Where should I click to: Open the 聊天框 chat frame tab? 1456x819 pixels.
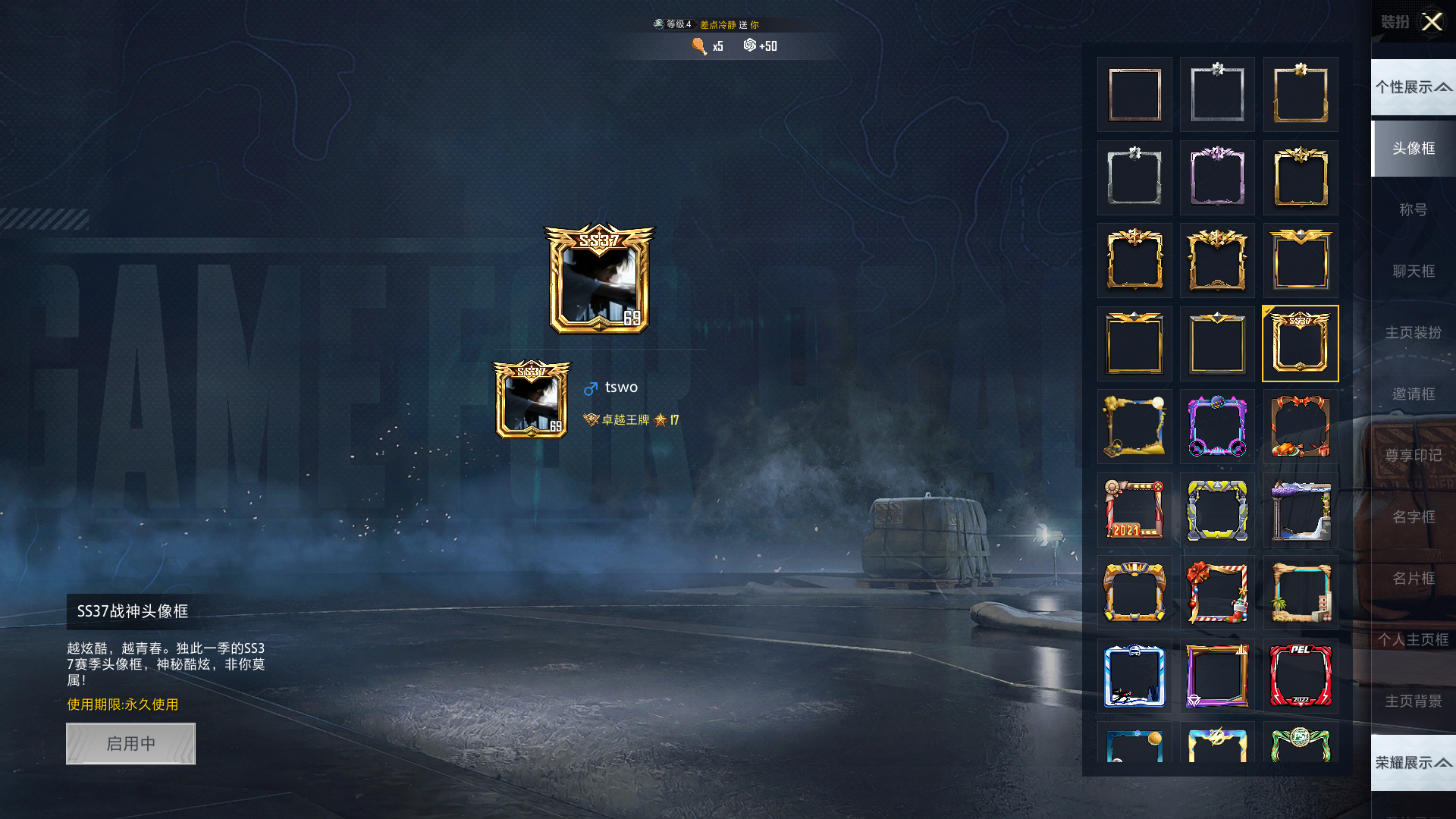point(1414,271)
